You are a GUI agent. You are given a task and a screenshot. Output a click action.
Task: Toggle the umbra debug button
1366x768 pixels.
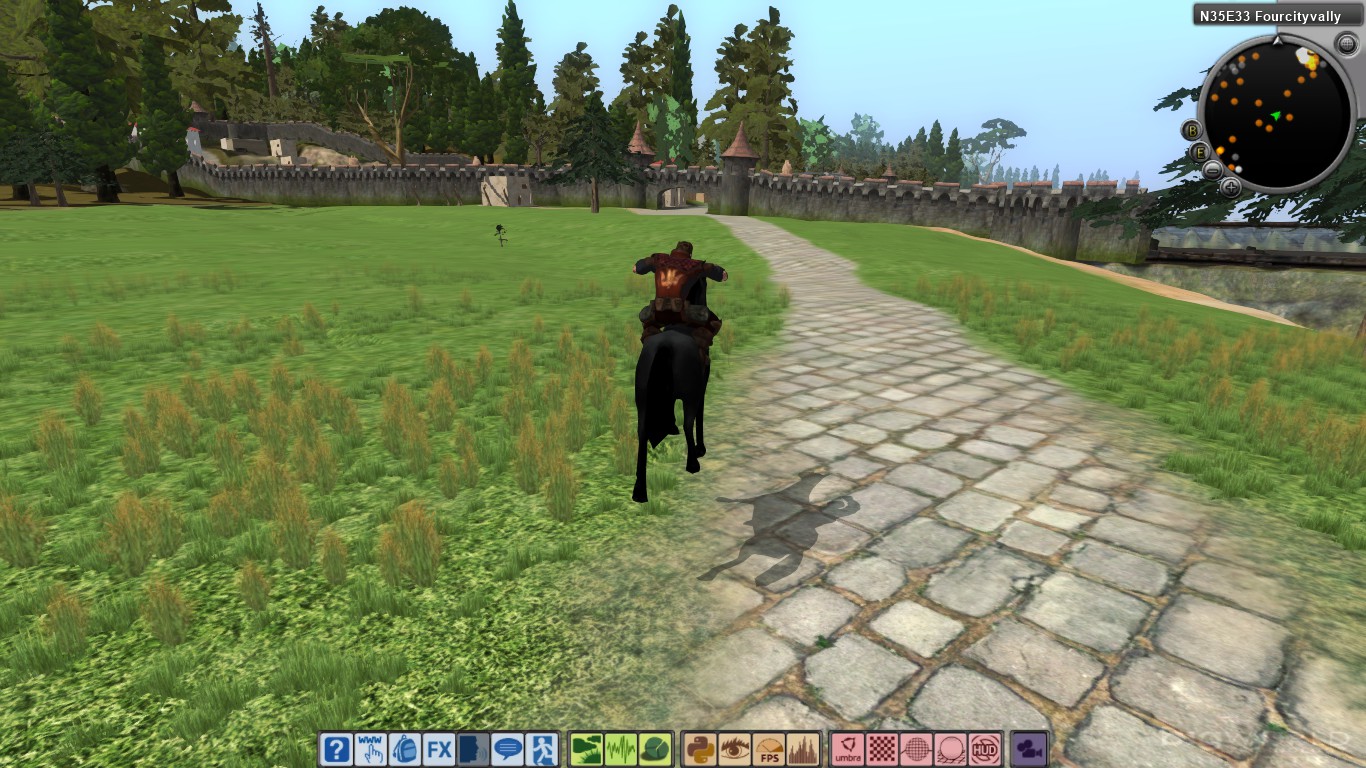coord(848,749)
